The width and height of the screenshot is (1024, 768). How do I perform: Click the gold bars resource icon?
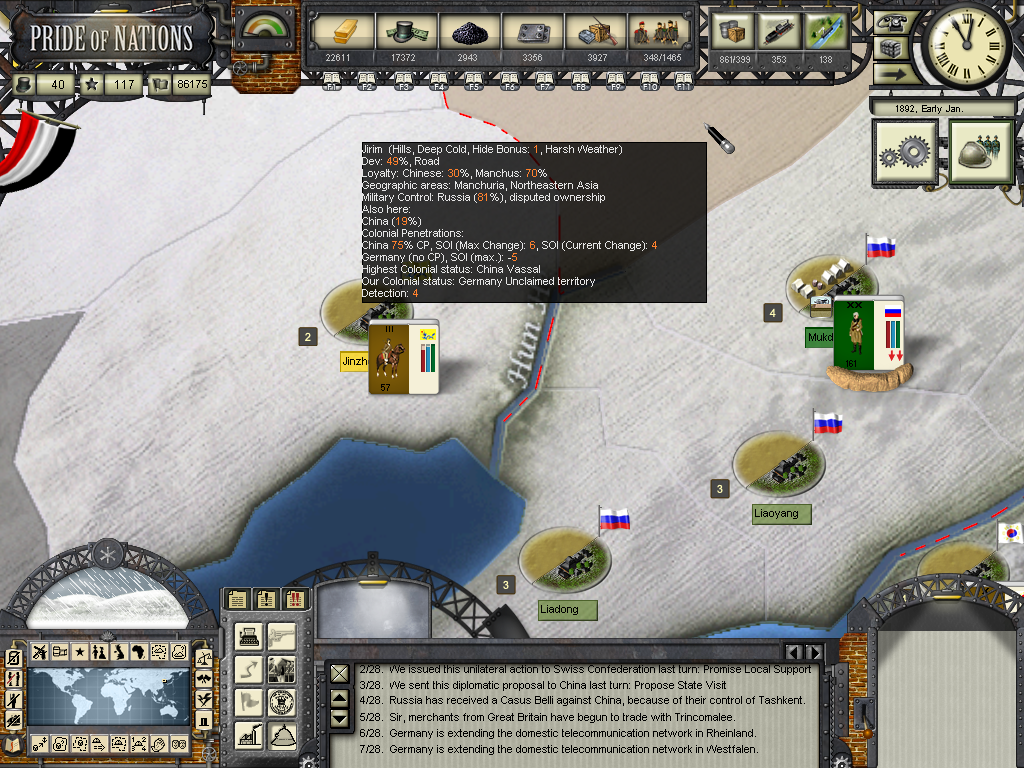click(x=337, y=32)
